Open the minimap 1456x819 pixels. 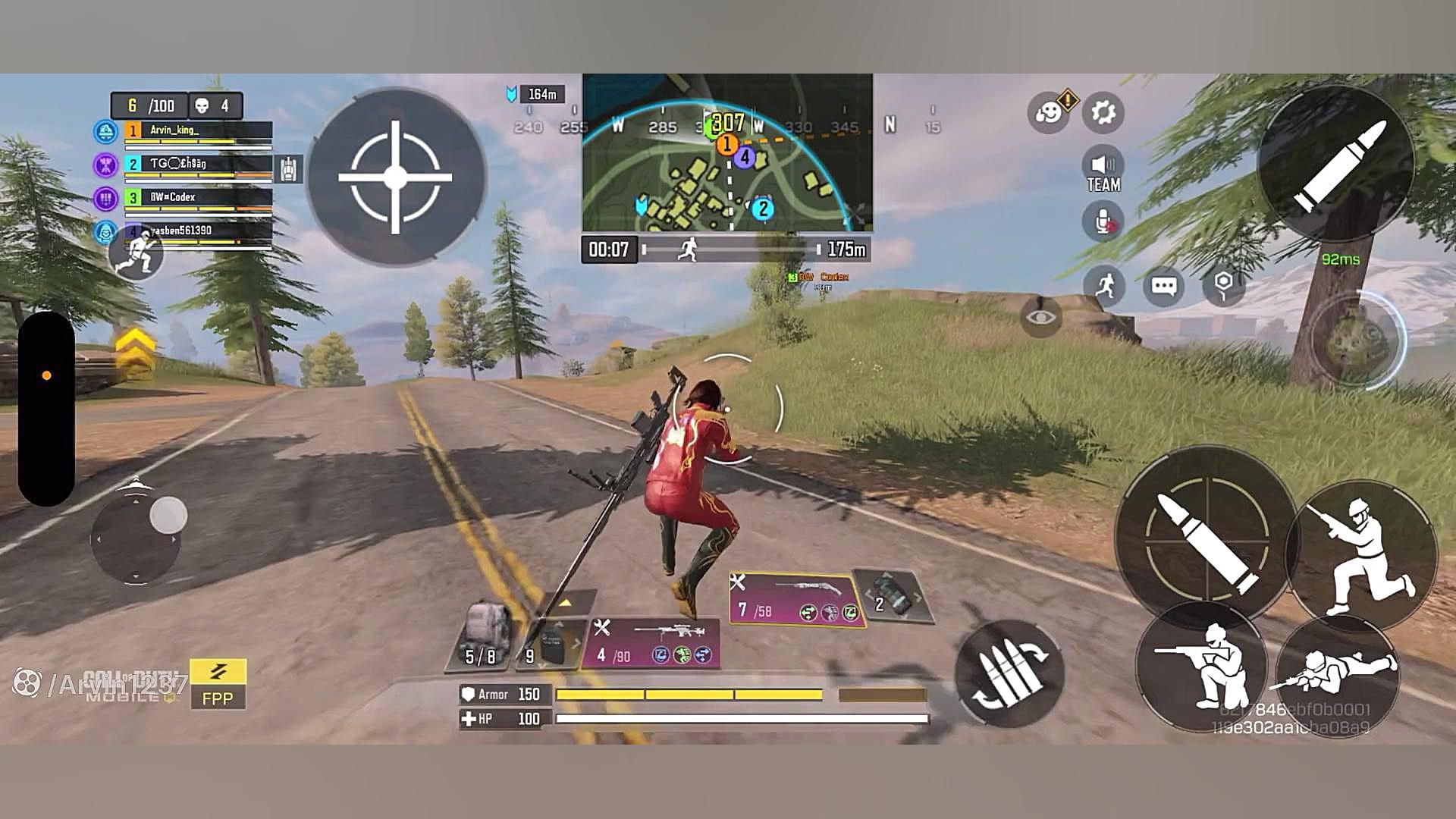(x=727, y=153)
